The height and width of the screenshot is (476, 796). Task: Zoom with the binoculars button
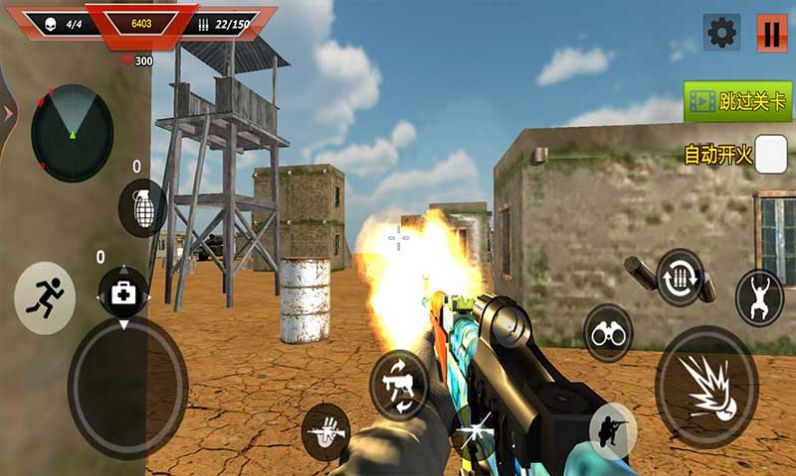tap(608, 333)
